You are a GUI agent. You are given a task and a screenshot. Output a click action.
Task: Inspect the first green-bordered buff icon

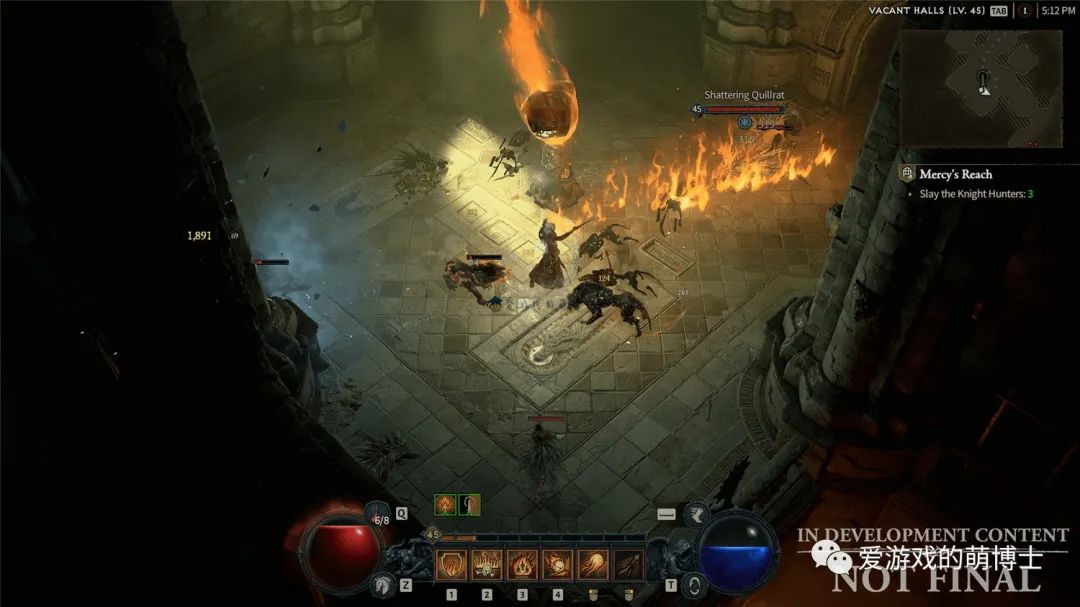(444, 505)
